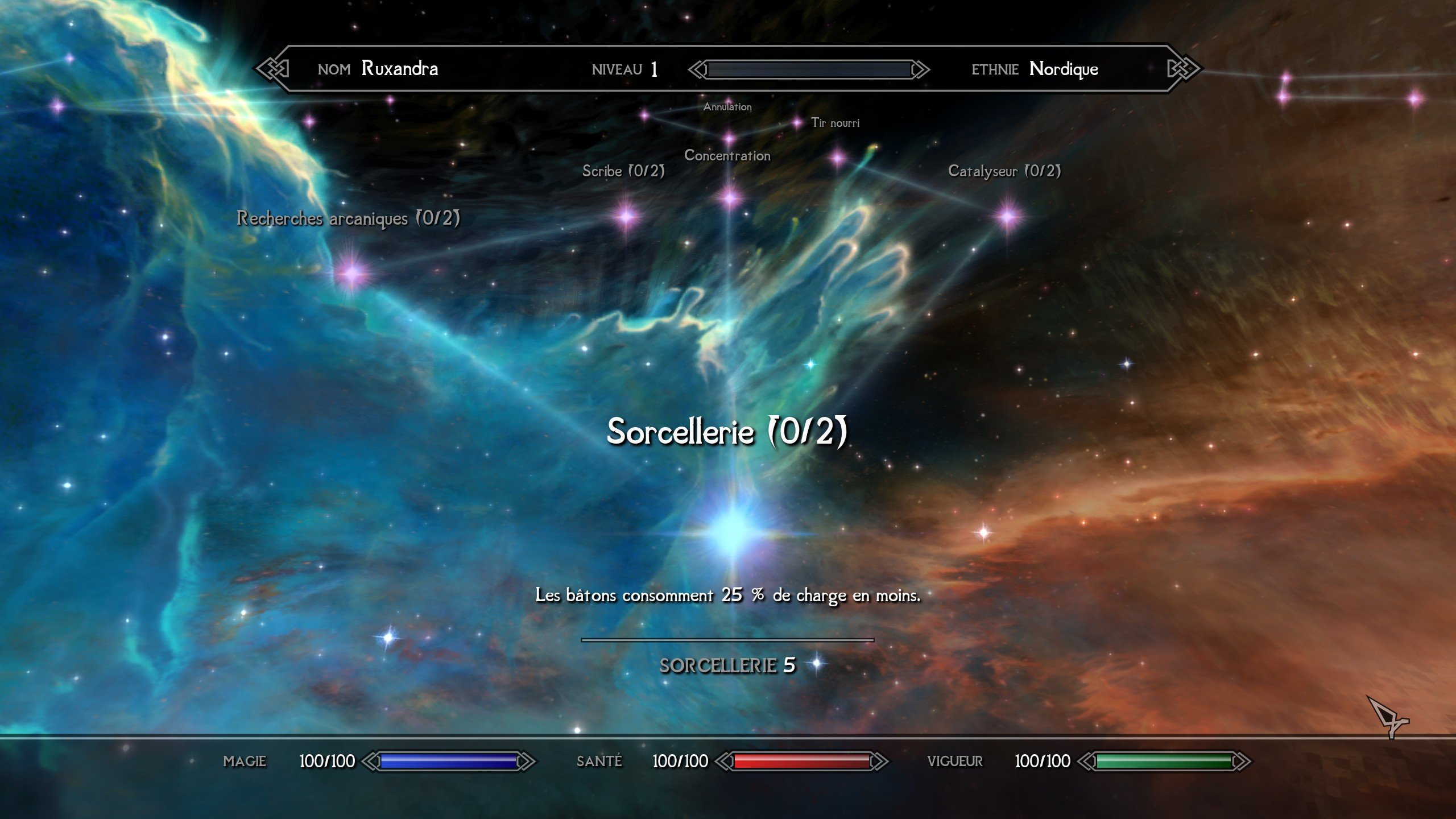Select the Scribe (0/2) perk

(626, 216)
